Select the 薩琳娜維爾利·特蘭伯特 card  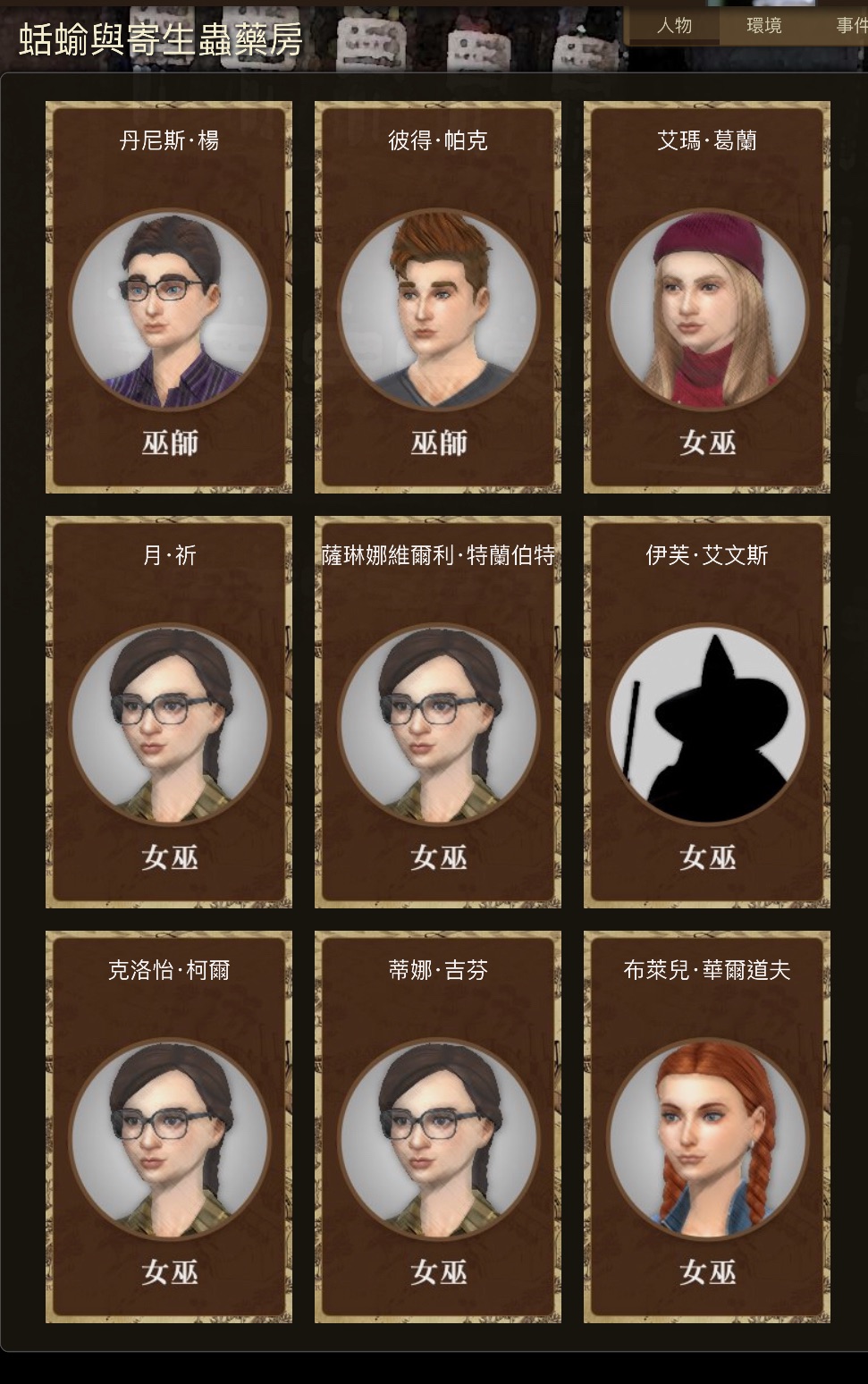(x=438, y=713)
